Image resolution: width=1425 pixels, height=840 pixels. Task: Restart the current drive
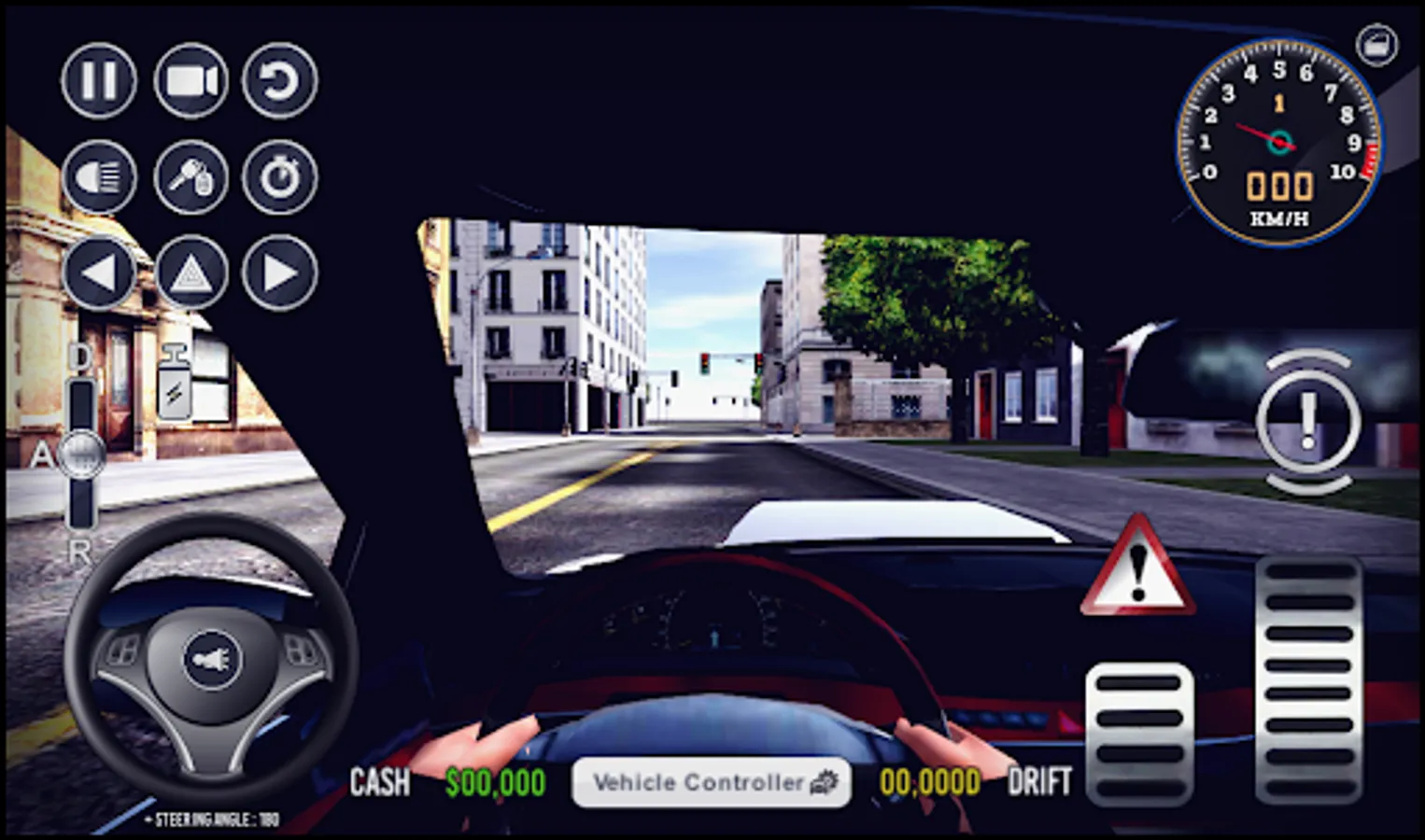[277, 81]
